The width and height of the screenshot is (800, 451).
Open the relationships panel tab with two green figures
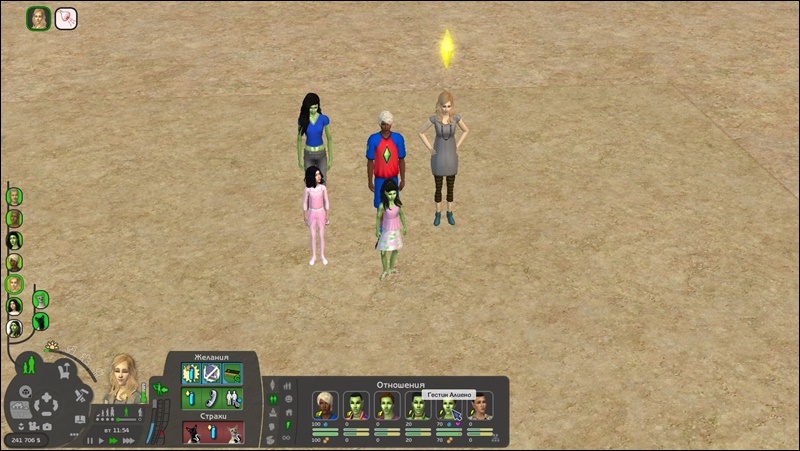pos(273,399)
